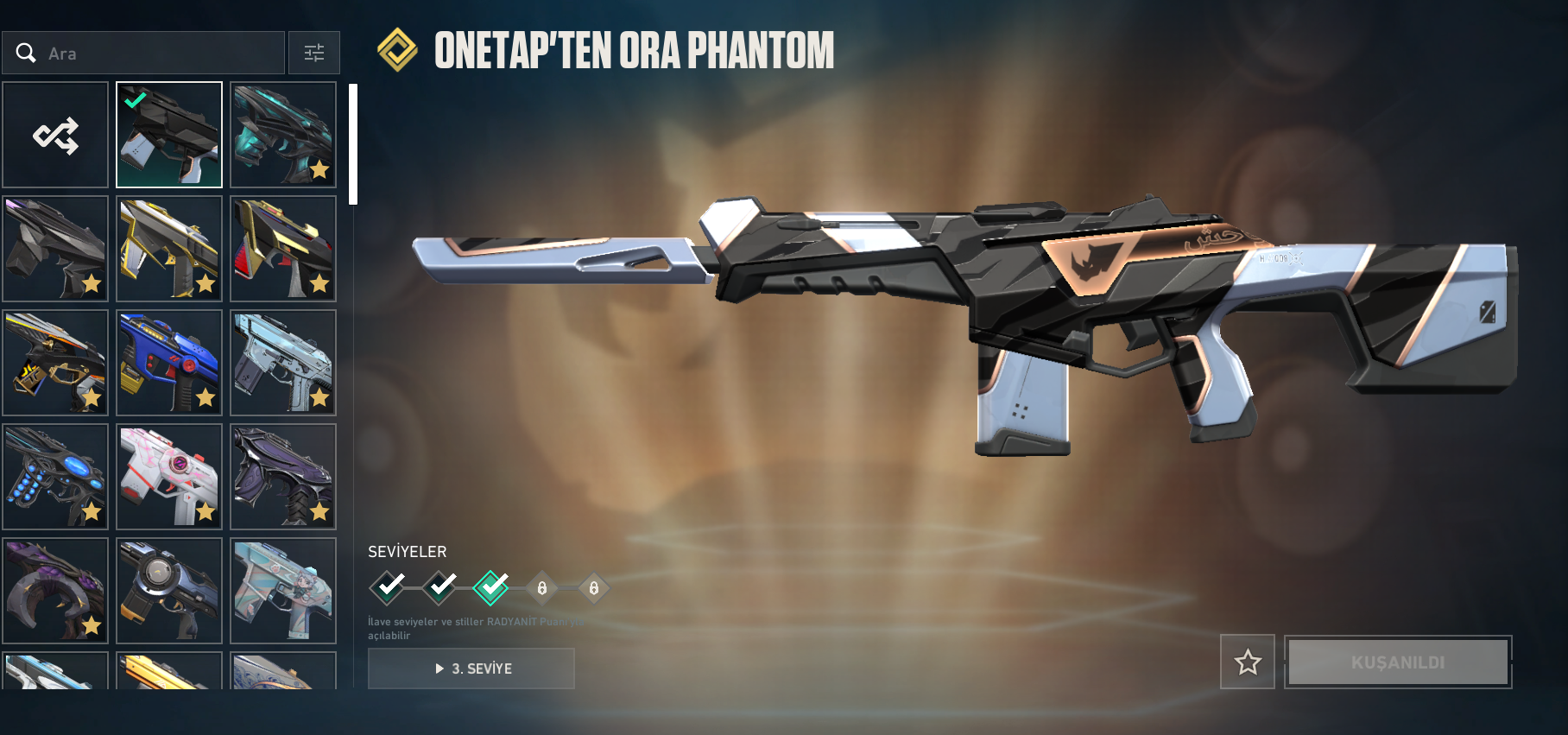1568x735 pixels.
Task: Select the equipped Onetap'ten Ora Phantom thumbnail
Action: [169, 136]
